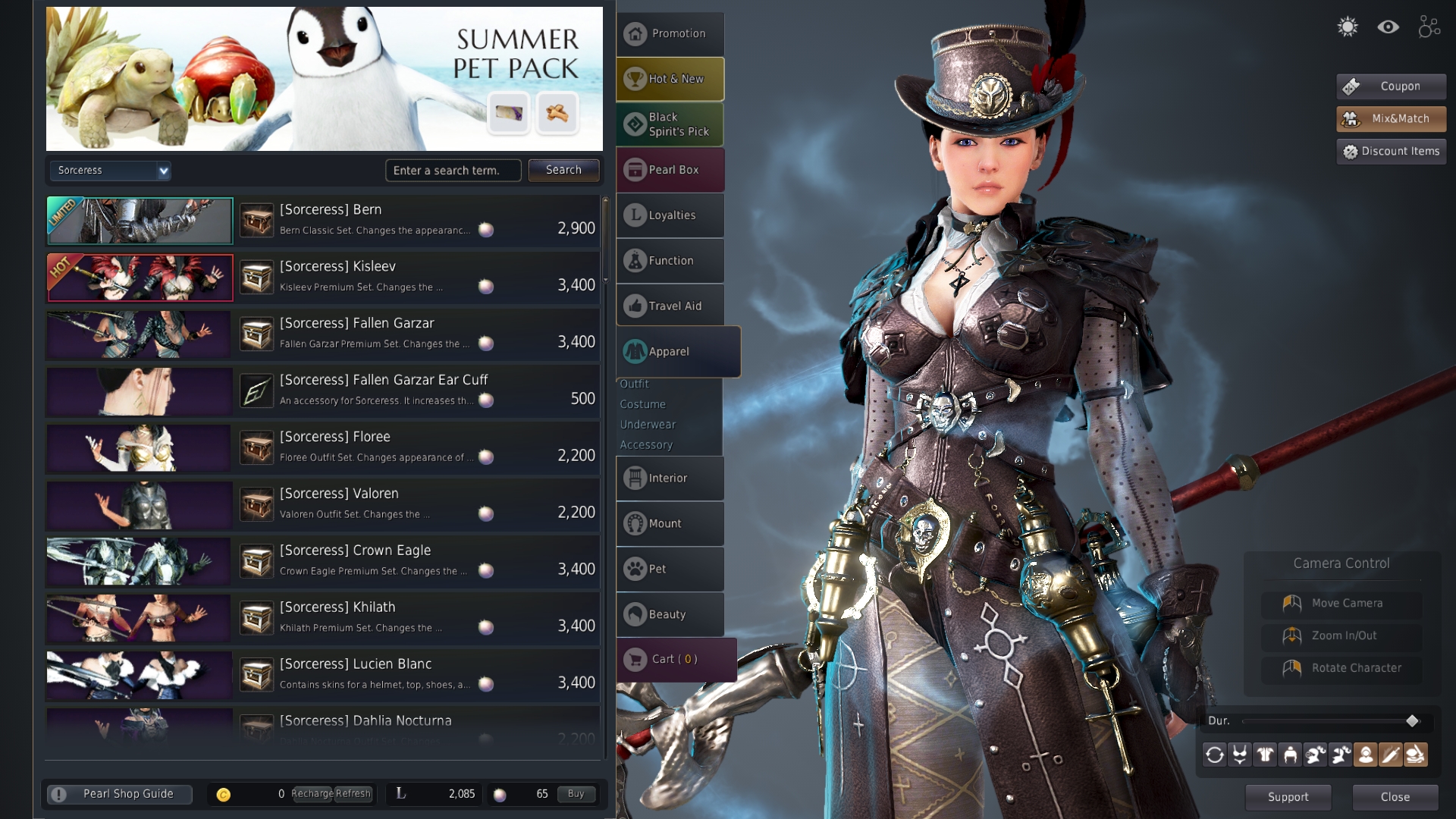Open the Beauty category

coord(670,614)
